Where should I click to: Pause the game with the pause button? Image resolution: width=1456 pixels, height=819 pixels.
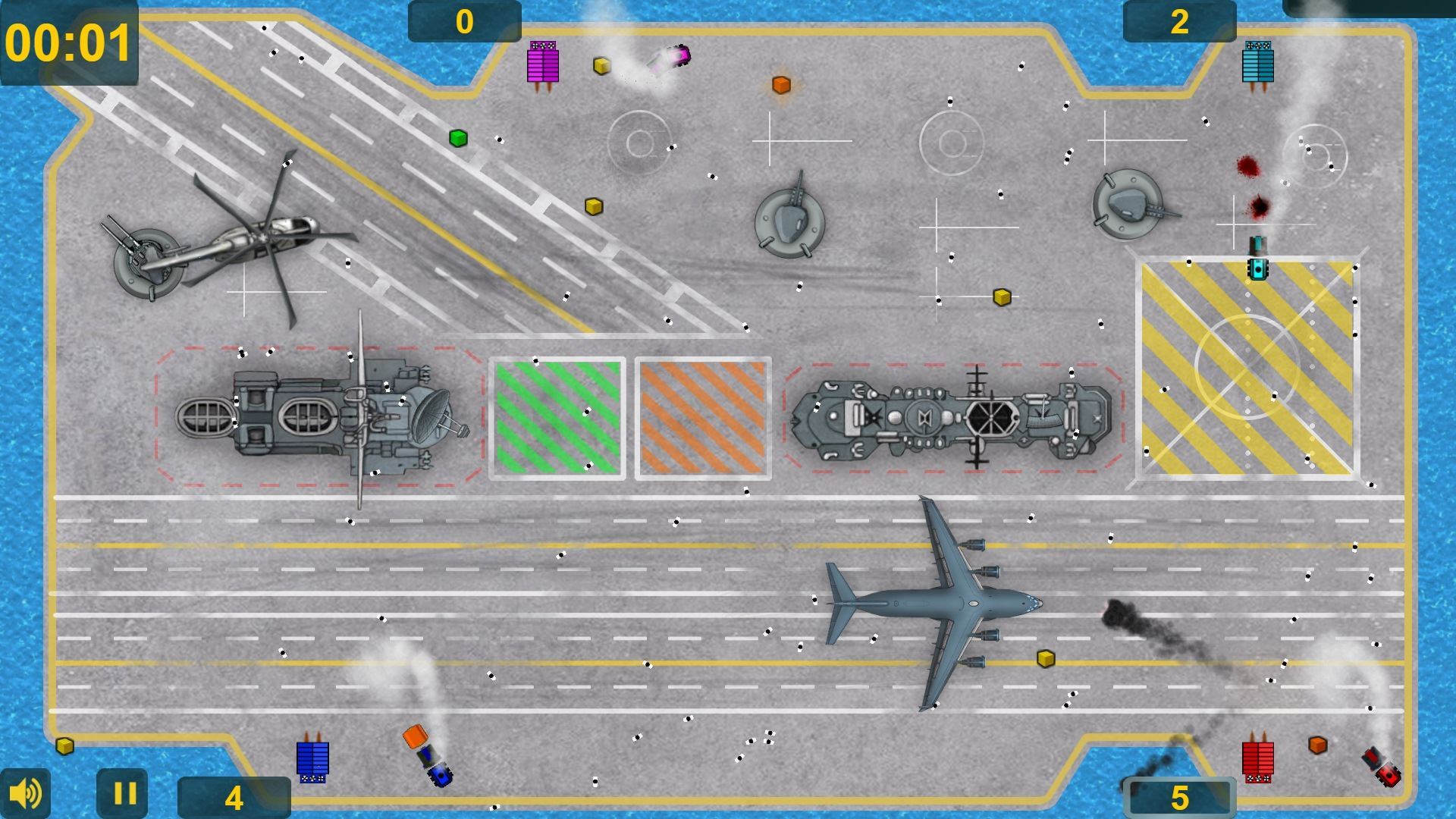124,794
